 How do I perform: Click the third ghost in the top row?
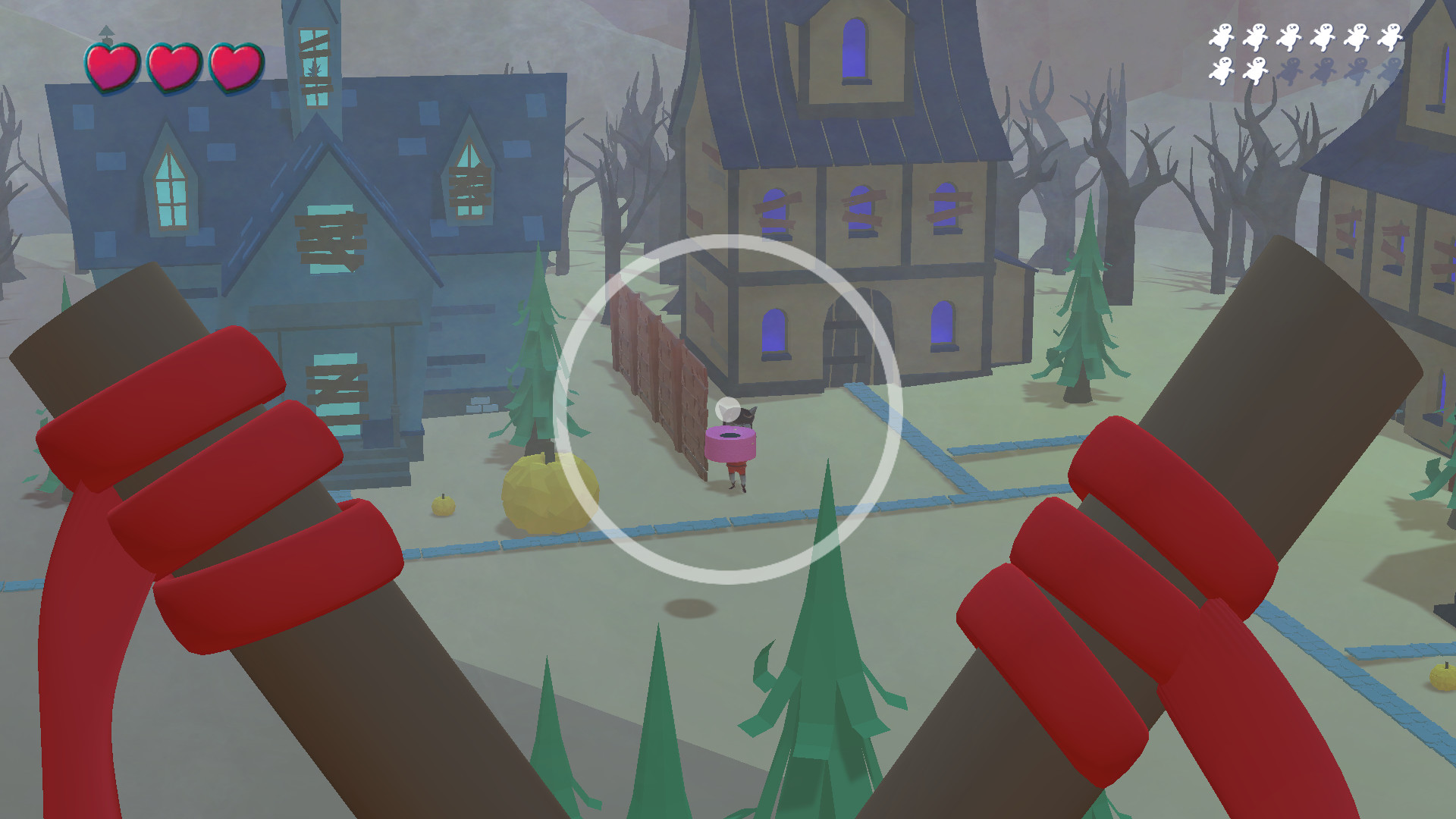1291,38
